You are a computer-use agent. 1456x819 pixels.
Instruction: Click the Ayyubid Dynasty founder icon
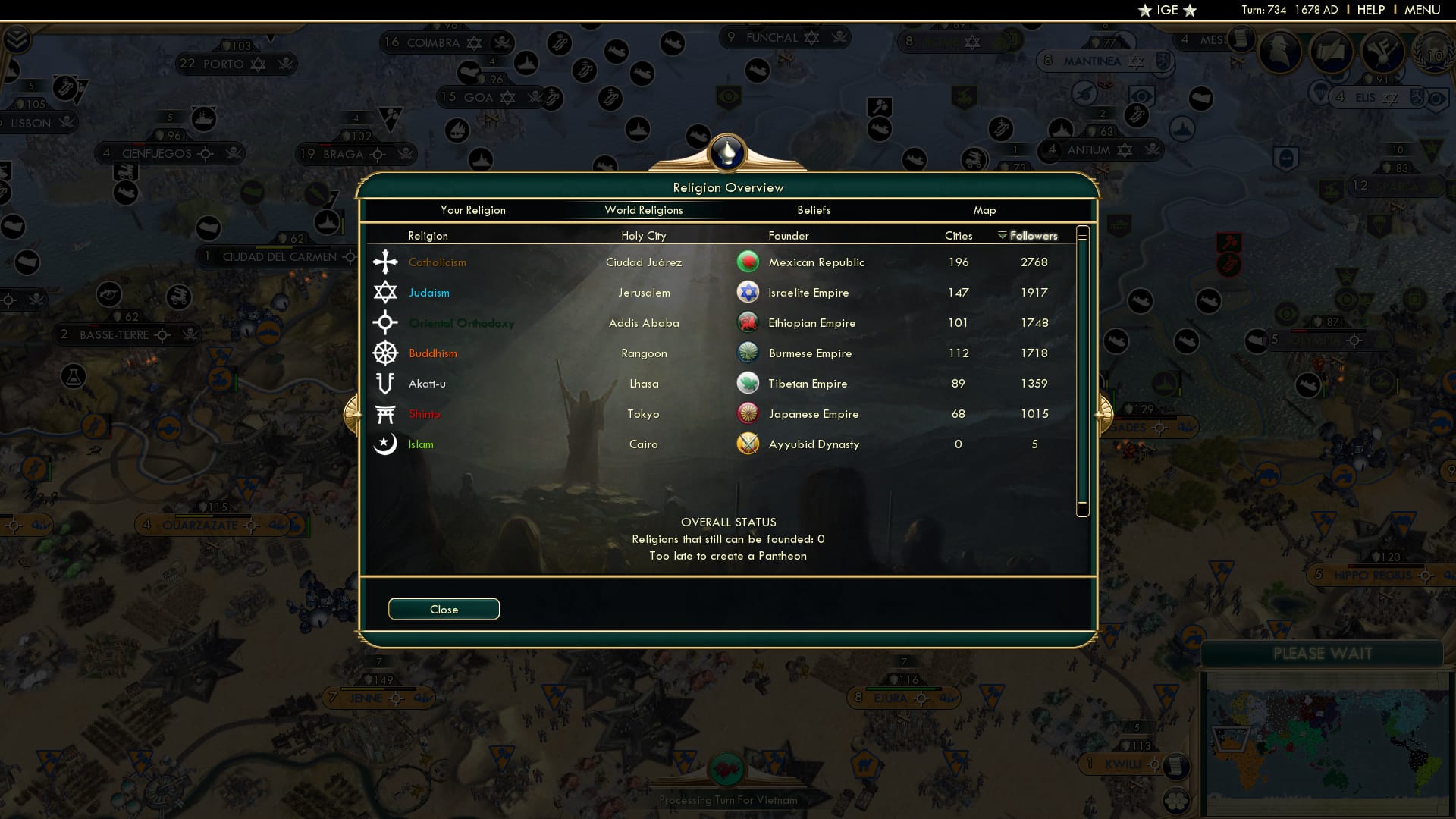(748, 444)
